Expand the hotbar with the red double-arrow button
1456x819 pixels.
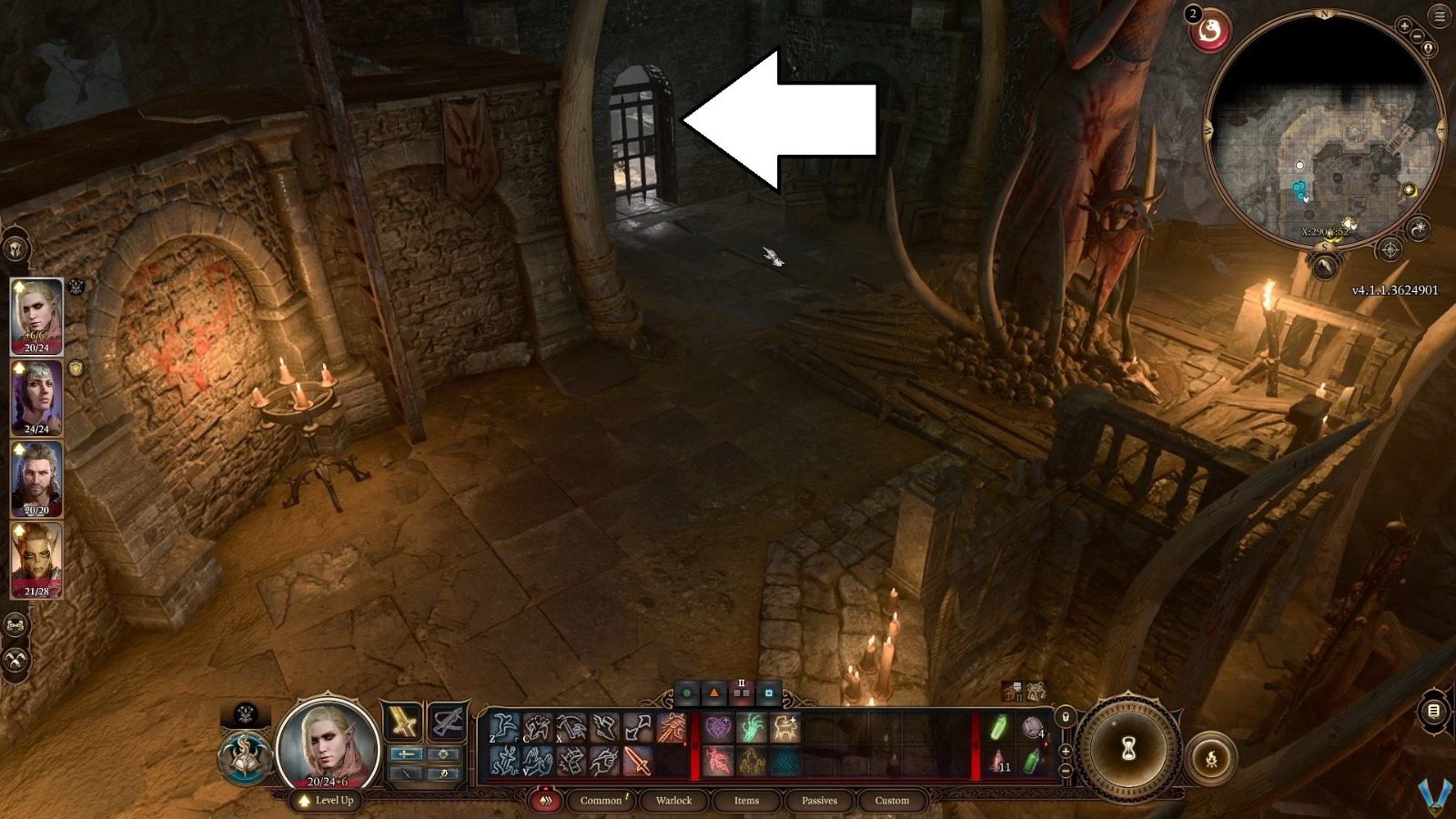(547, 801)
